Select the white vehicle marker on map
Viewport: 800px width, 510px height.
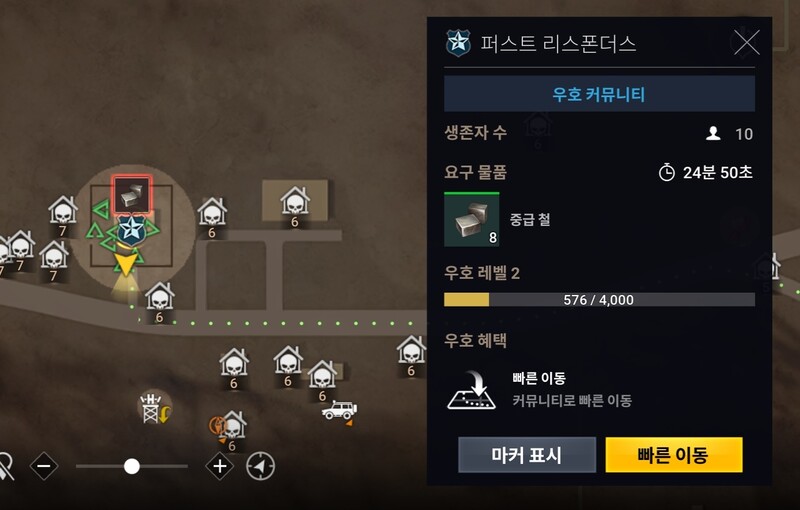click(338, 410)
